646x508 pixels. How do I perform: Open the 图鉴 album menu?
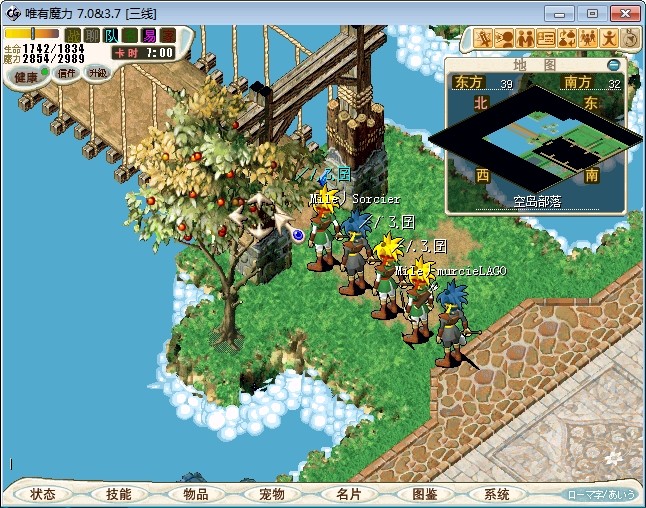[424, 494]
